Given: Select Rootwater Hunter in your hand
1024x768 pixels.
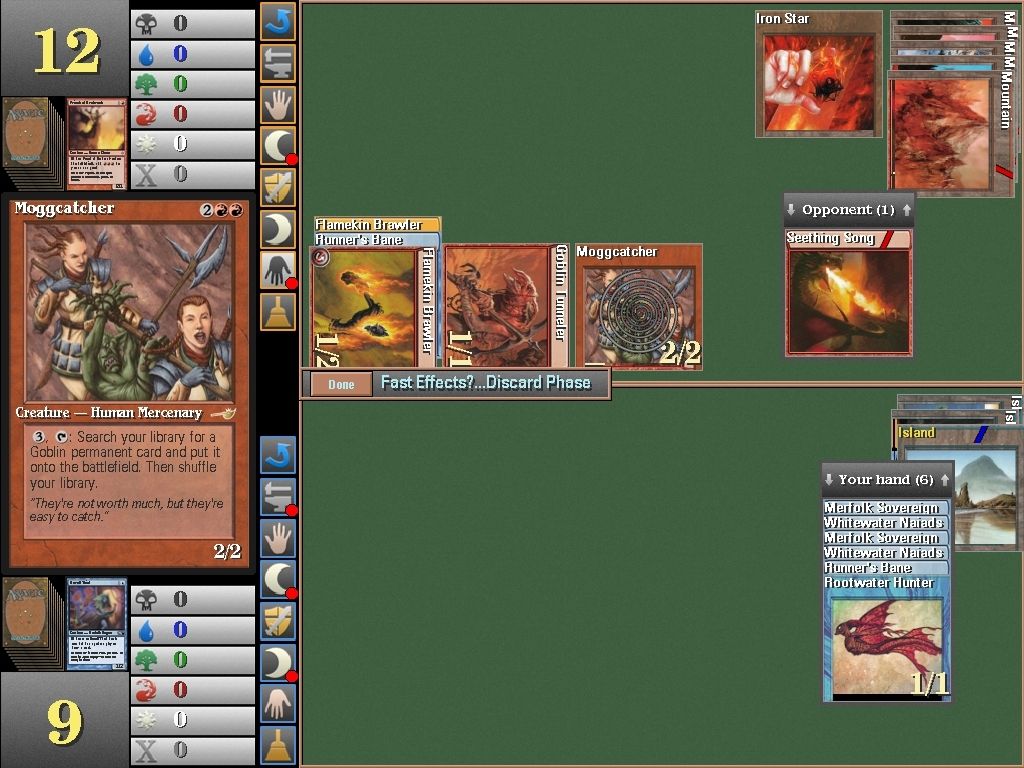Looking at the screenshot, I should tap(886, 642).
